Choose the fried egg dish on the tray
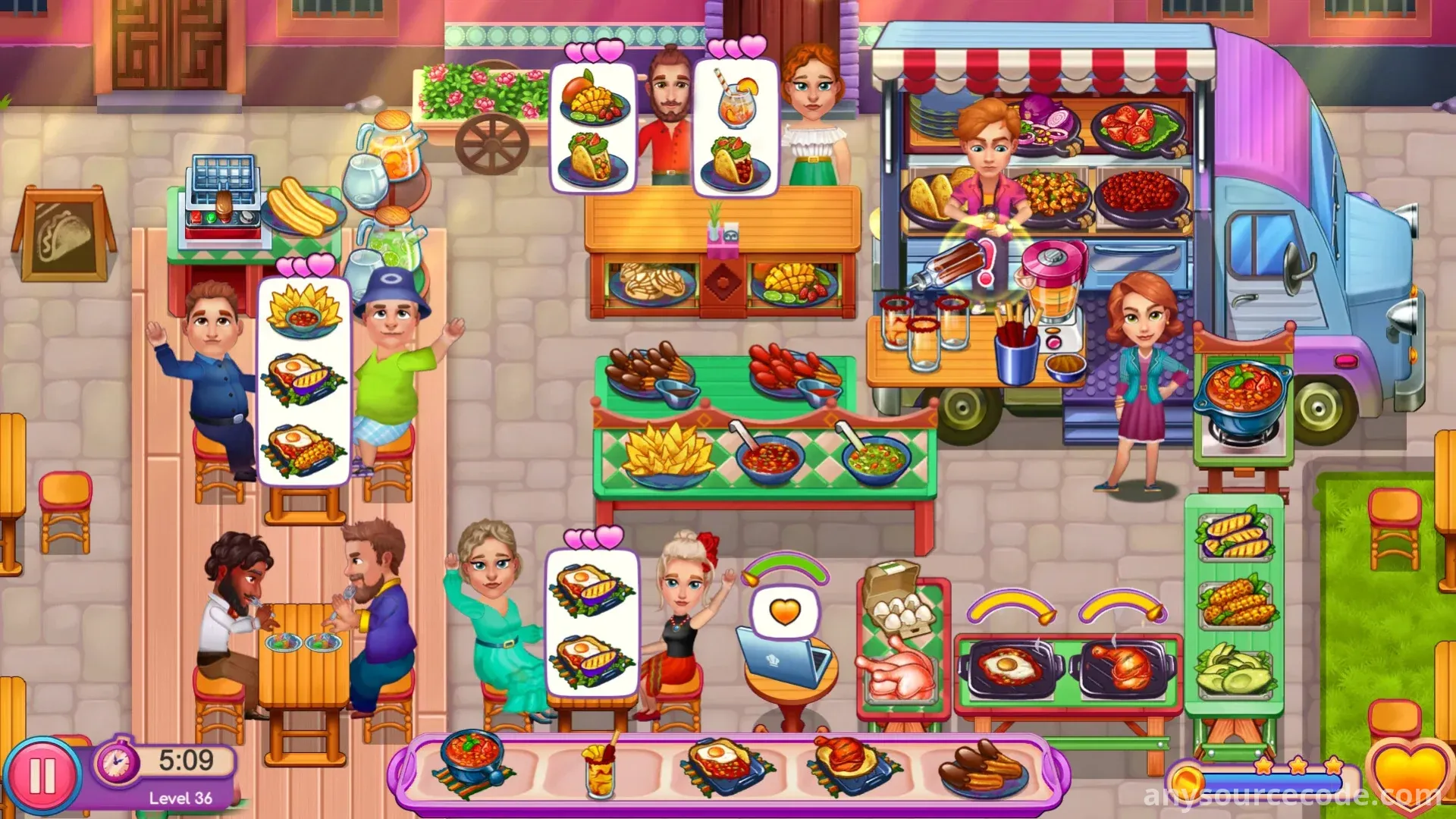The height and width of the screenshot is (819, 1456). click(x=724, y=766)
